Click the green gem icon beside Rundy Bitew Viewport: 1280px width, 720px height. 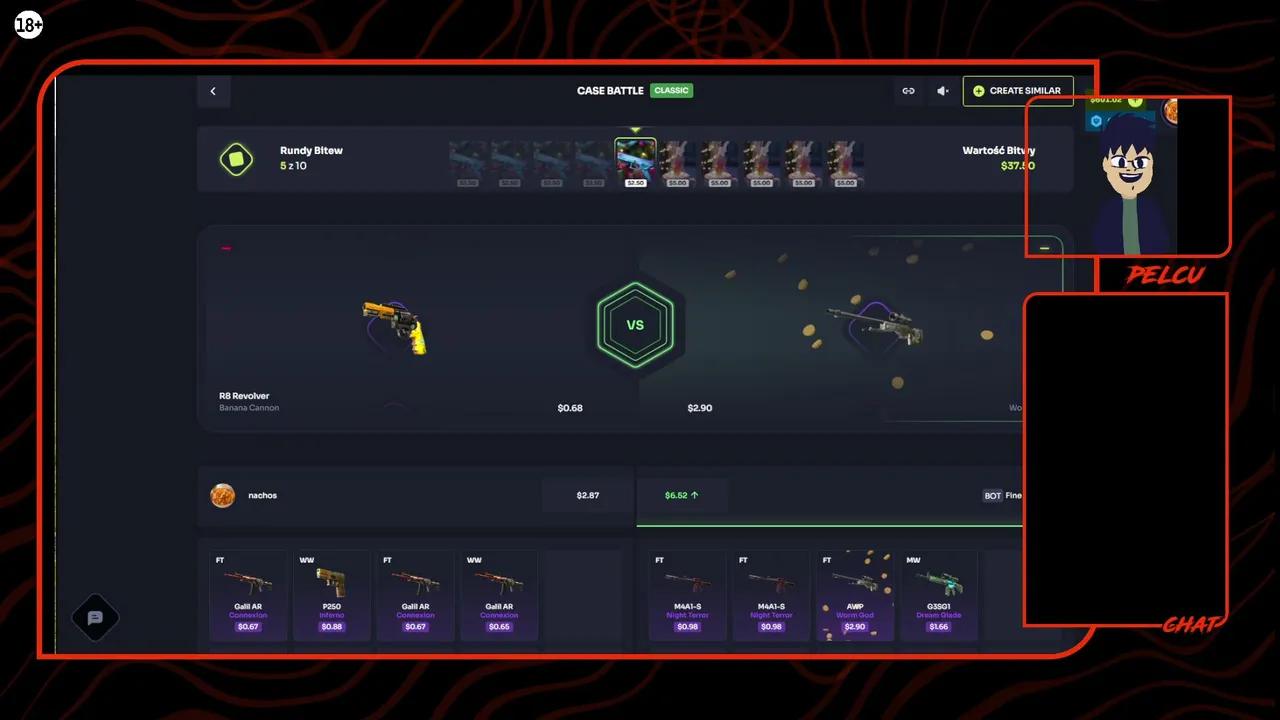237,159
